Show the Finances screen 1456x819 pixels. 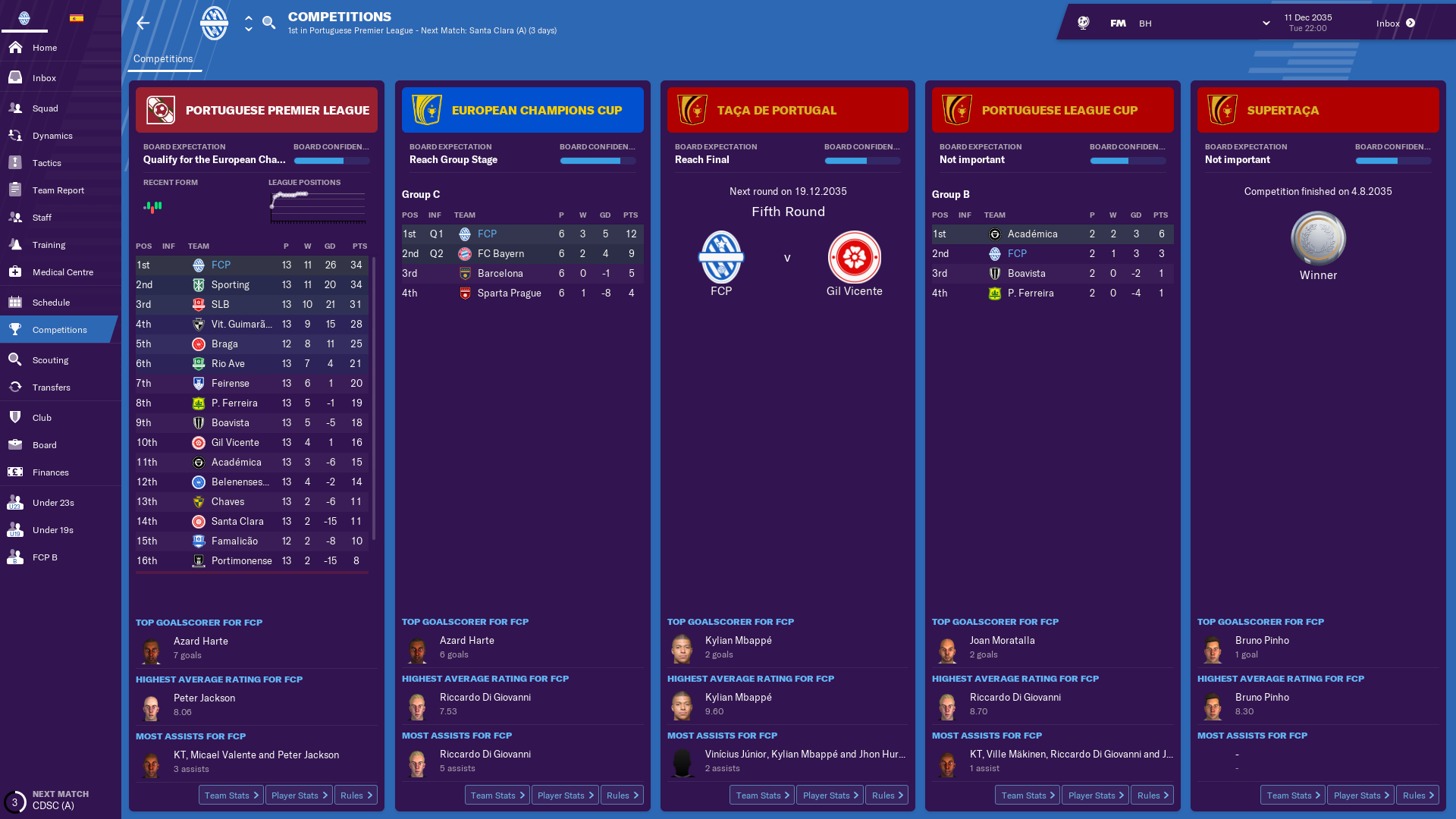click(x=51, y=472)
